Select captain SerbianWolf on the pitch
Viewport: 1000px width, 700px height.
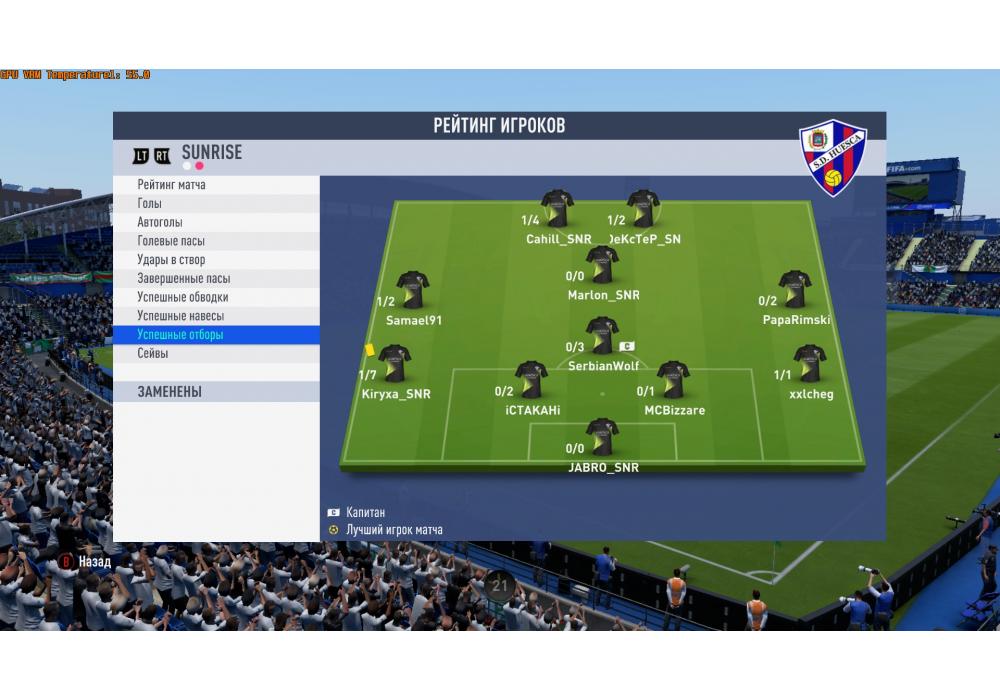pyautogui.click(x=602, y=336)
